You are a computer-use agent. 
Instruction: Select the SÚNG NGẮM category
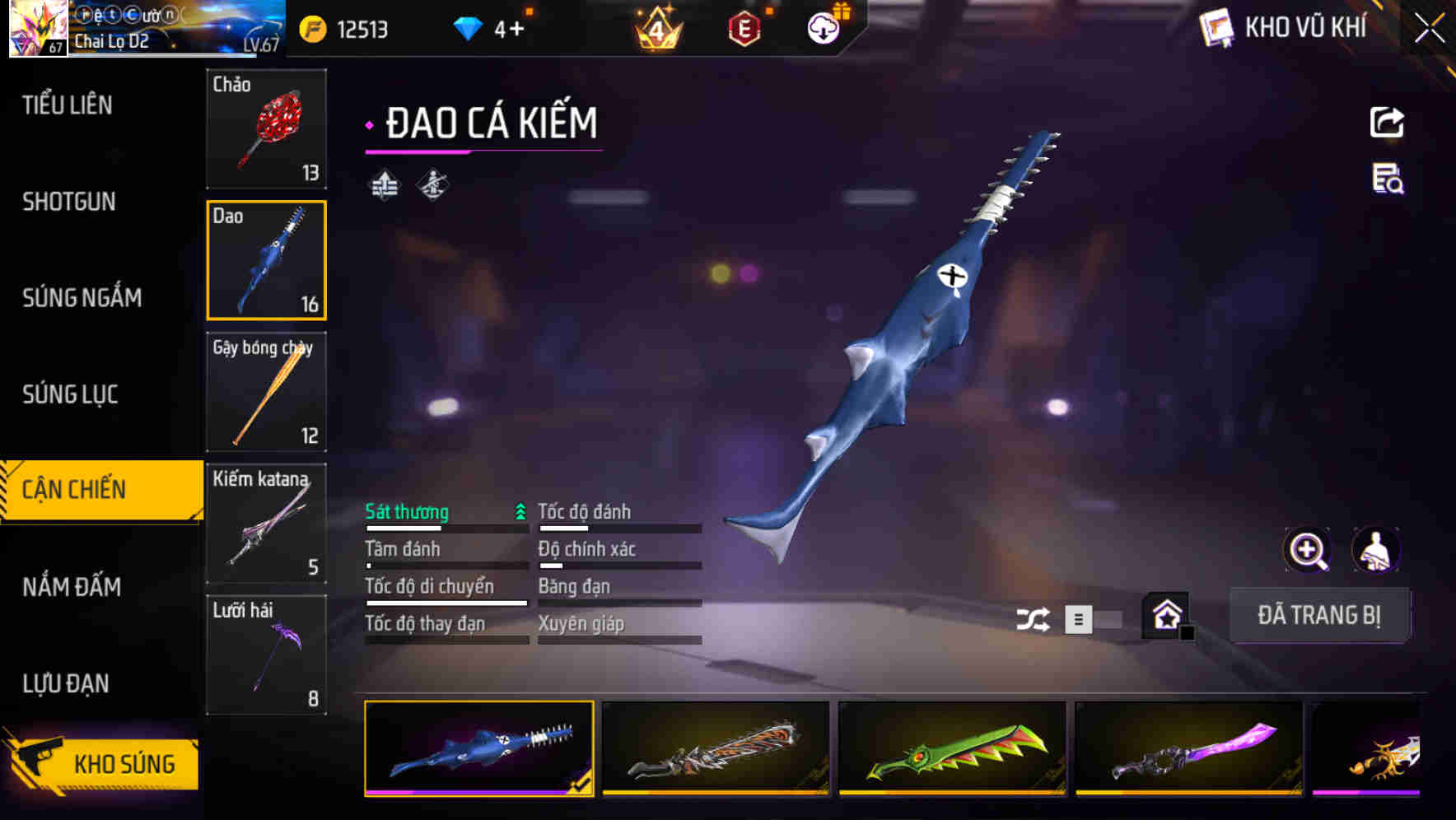(x=82, y=298)
